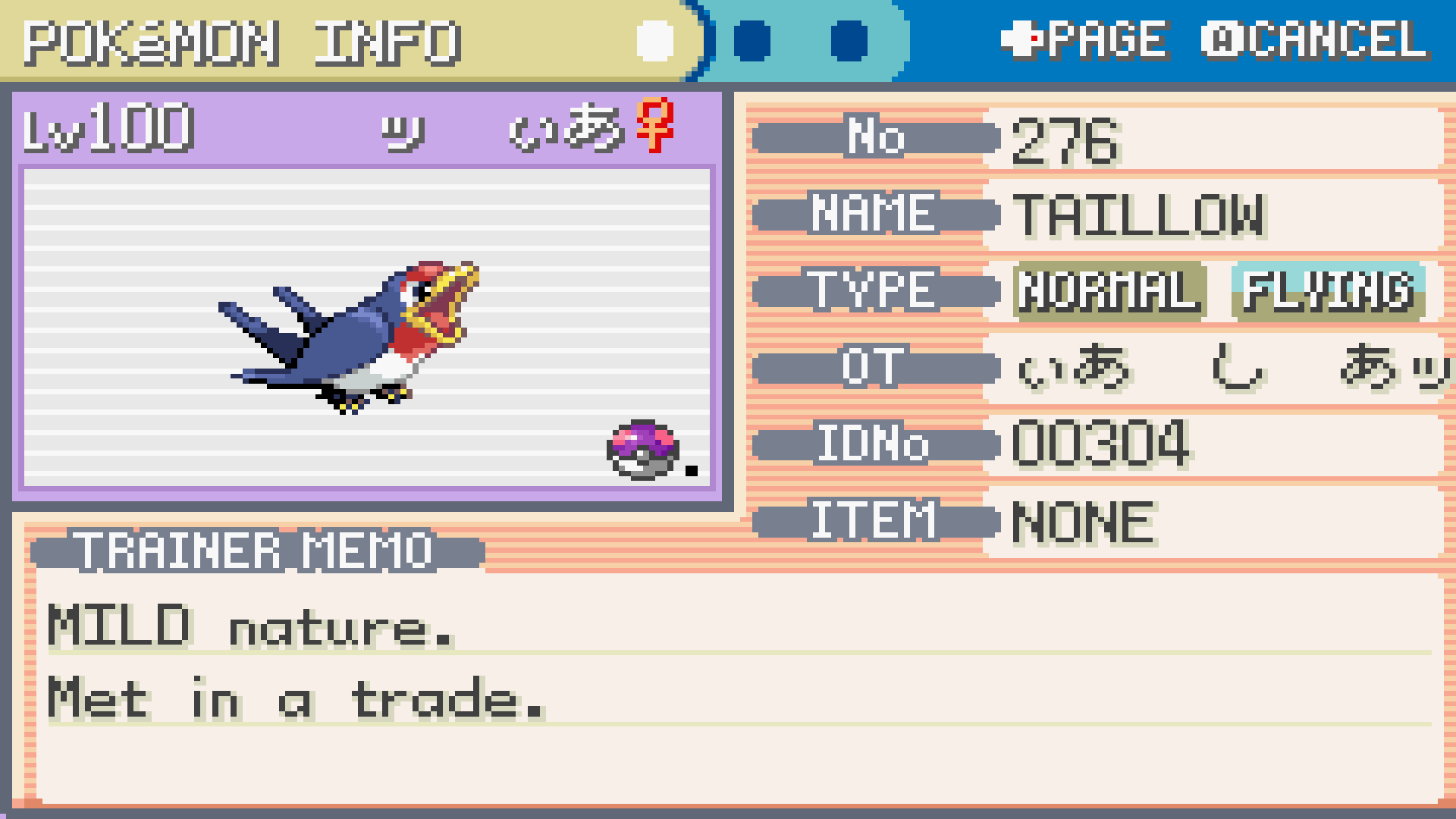Switch to the middle blue page dot
This screenshot has width=1456, height=819.
[x=752, y=41]
